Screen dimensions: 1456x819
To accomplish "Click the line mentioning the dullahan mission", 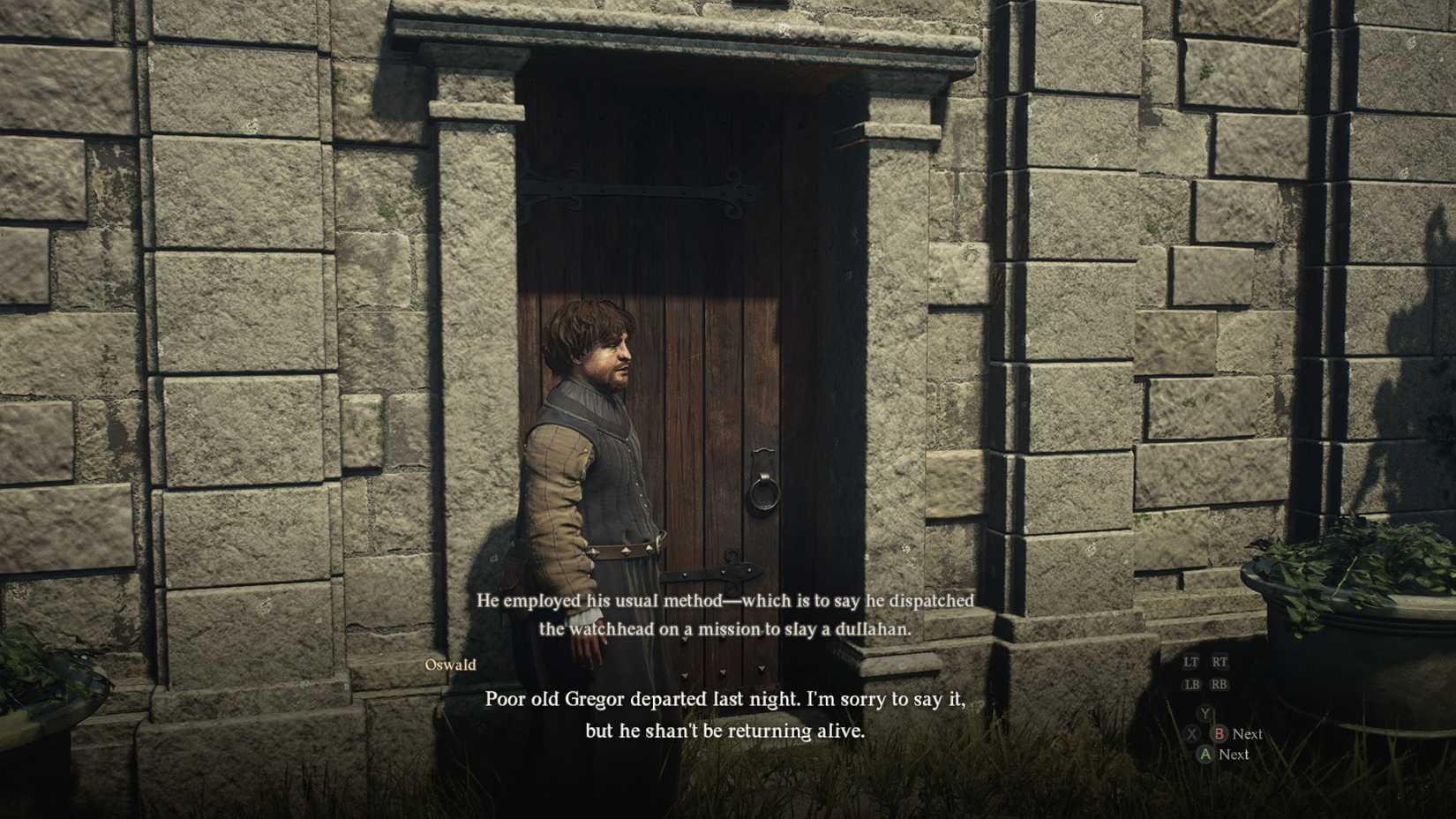I will pyautogui.click(x=726, y=629).
